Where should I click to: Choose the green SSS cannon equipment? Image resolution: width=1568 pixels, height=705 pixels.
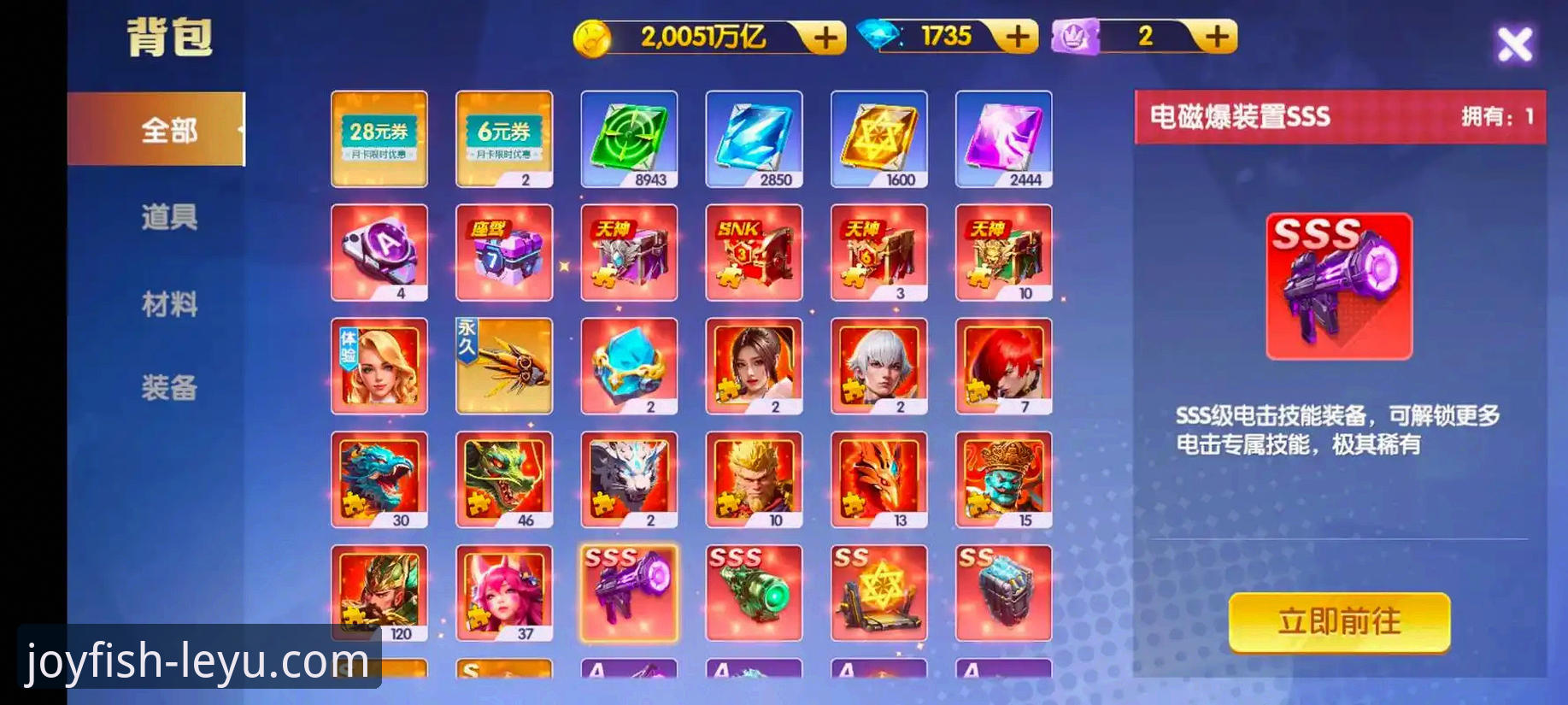(x=754, y=593)
